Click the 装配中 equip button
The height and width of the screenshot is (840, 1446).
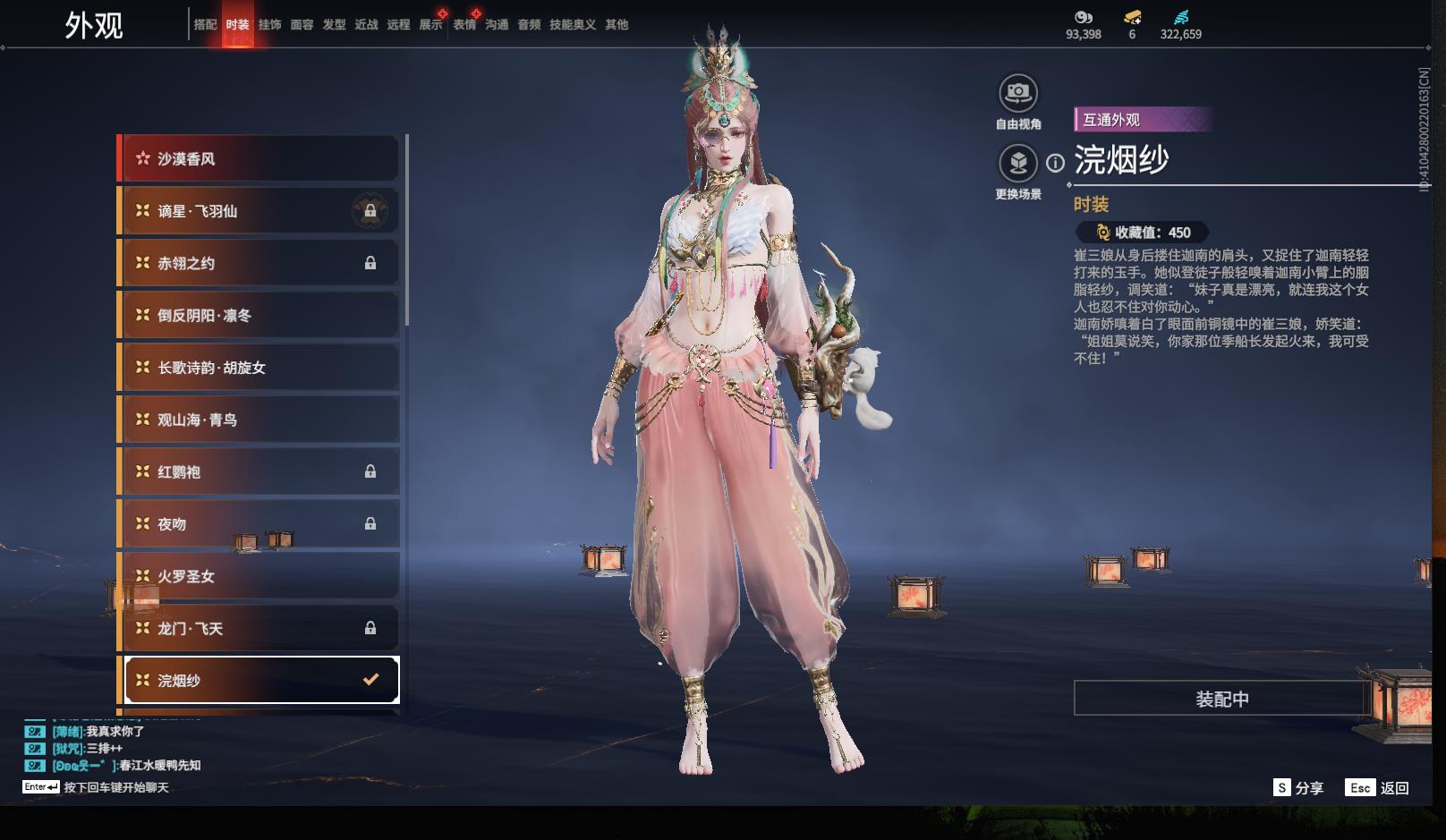1221,699
